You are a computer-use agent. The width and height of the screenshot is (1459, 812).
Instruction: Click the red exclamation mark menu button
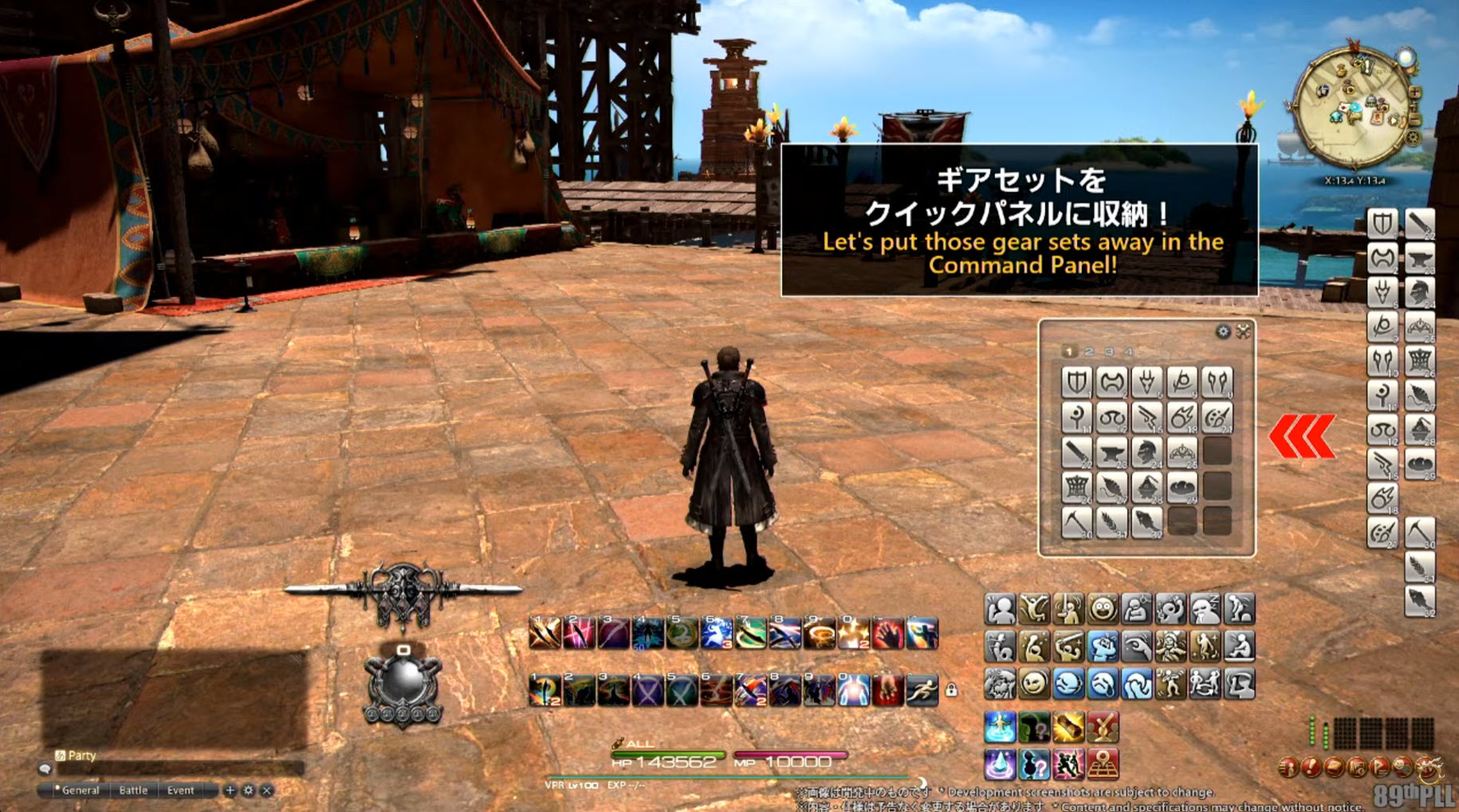tap(1310, 768)
